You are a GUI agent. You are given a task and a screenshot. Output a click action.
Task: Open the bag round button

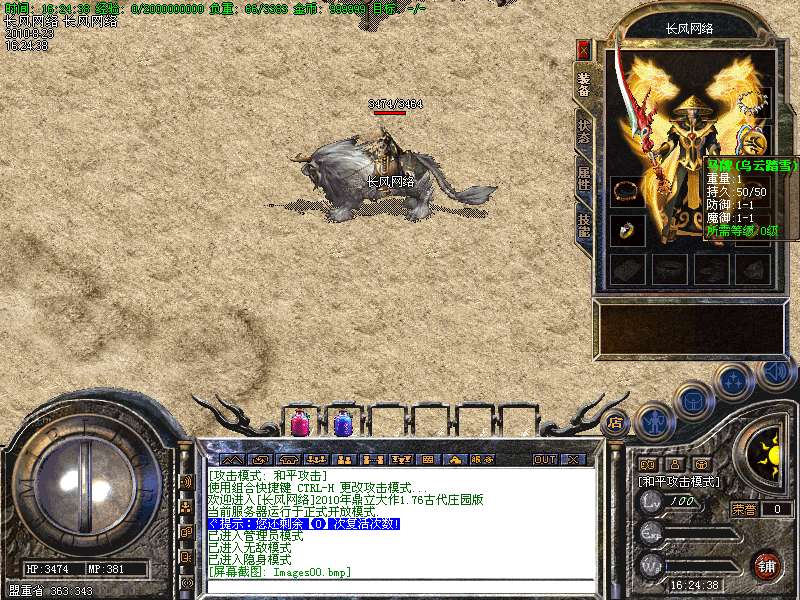(x=693, y=400)
